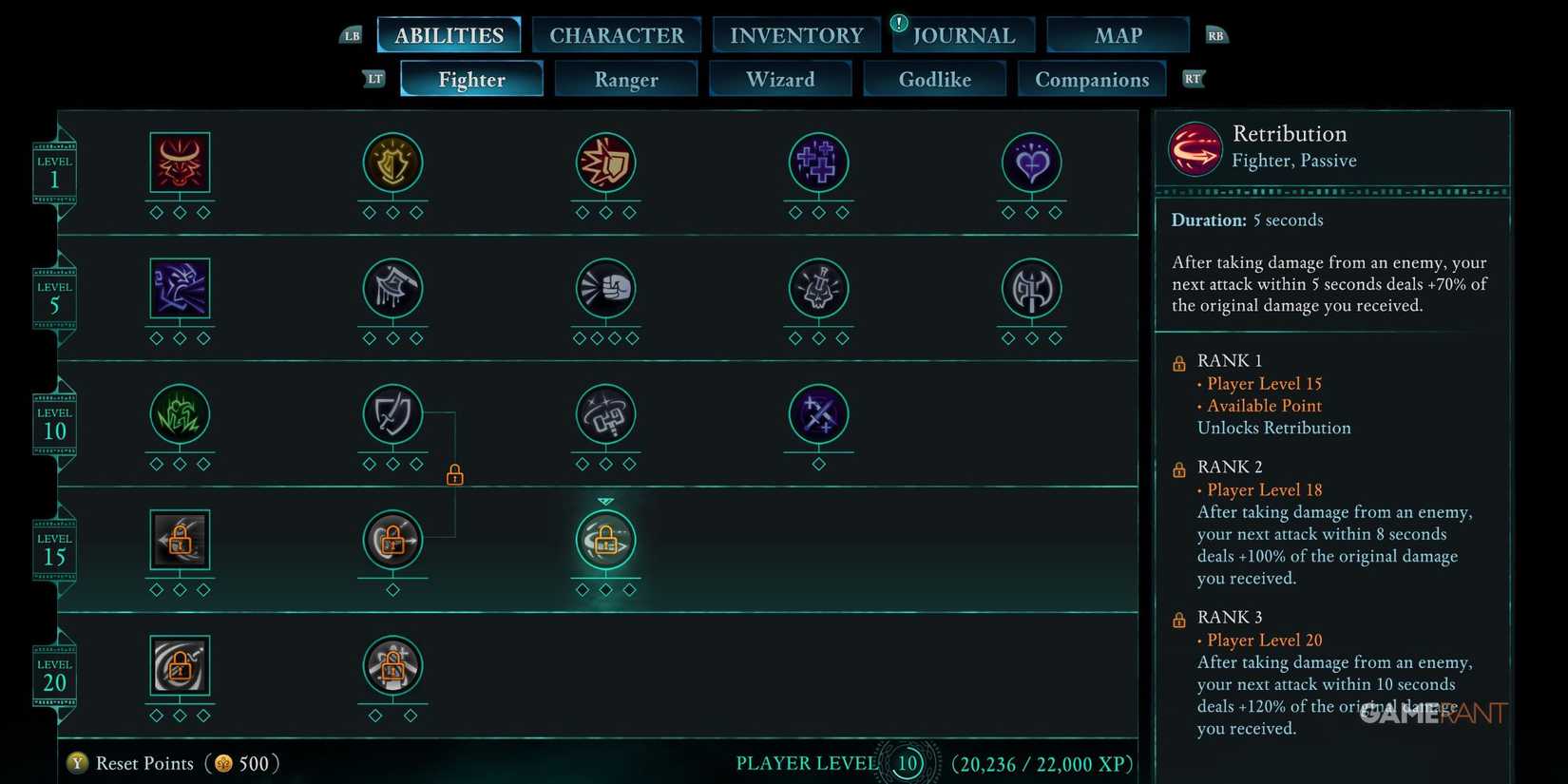Switch to the CHARACTER tab
The width and height of the screenshot is (1568, 784).
point(617,34)
